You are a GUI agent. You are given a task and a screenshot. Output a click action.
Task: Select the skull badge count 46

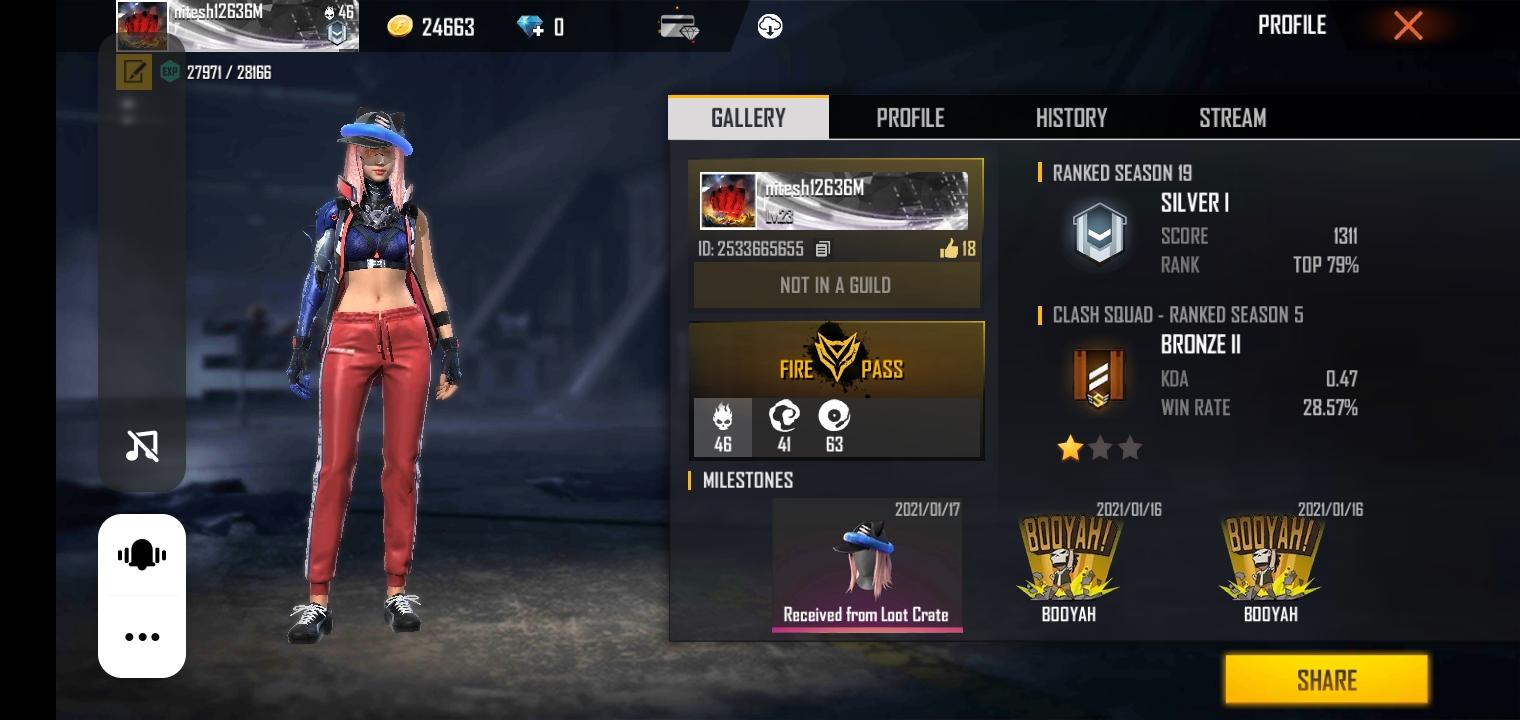(722, 427)
